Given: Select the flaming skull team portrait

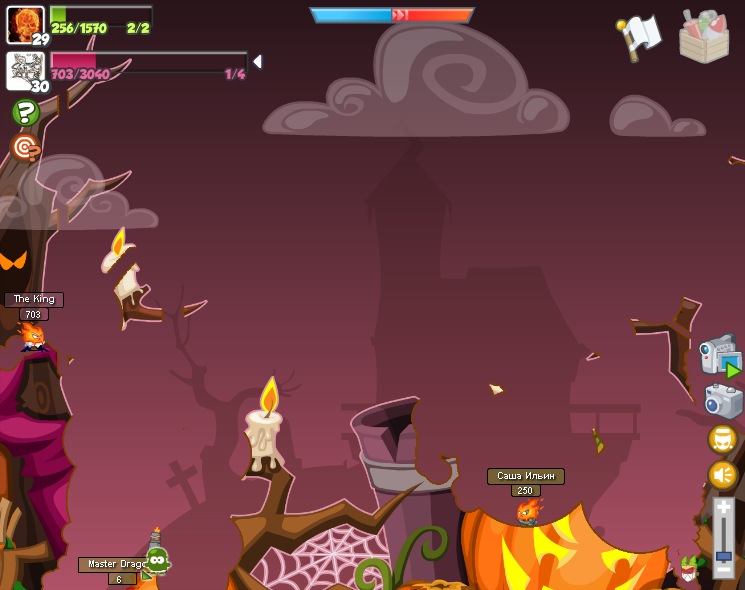Looking at the screenshot, I should 24,22.
